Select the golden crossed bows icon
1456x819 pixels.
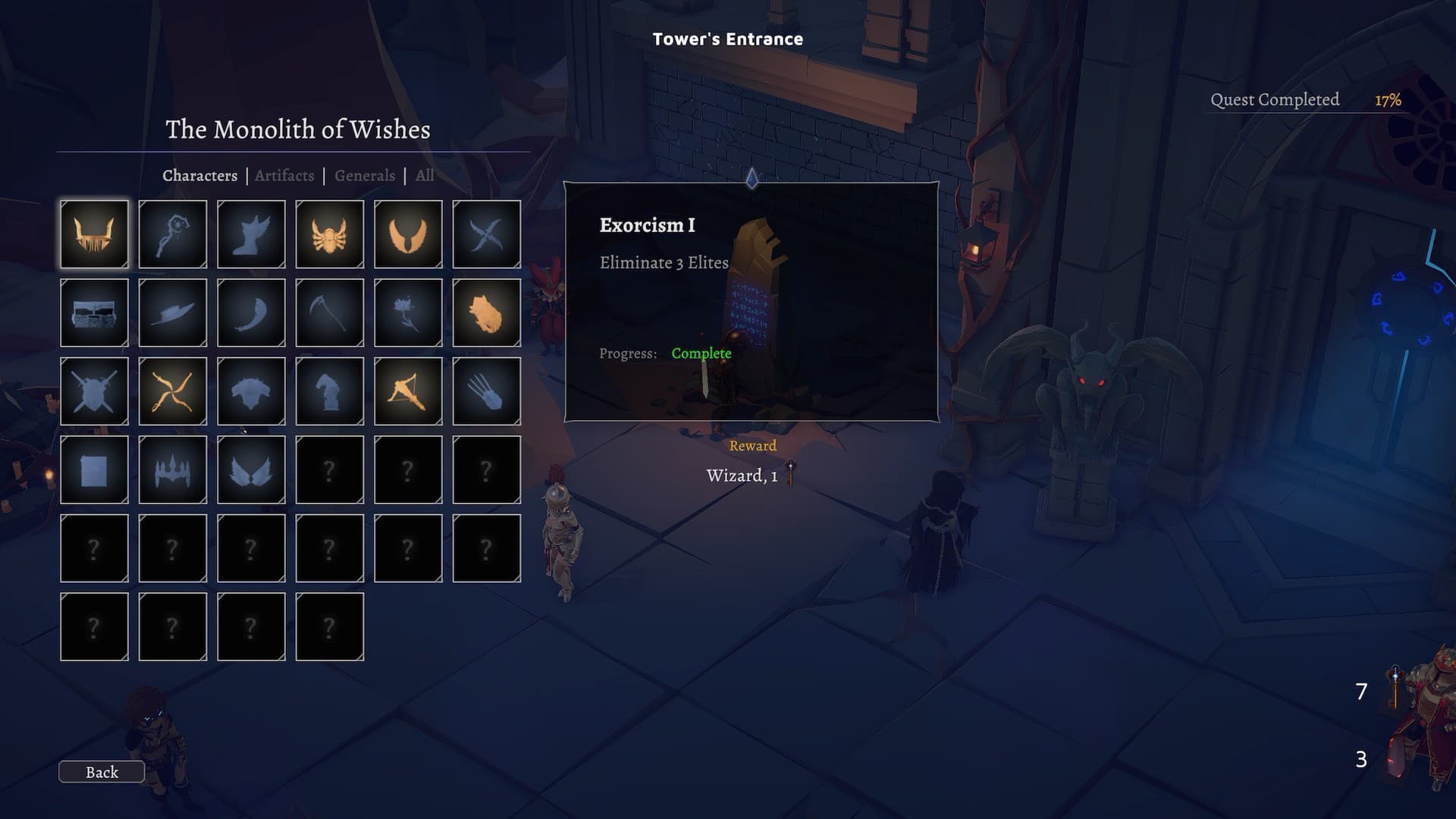coord(173,391)
